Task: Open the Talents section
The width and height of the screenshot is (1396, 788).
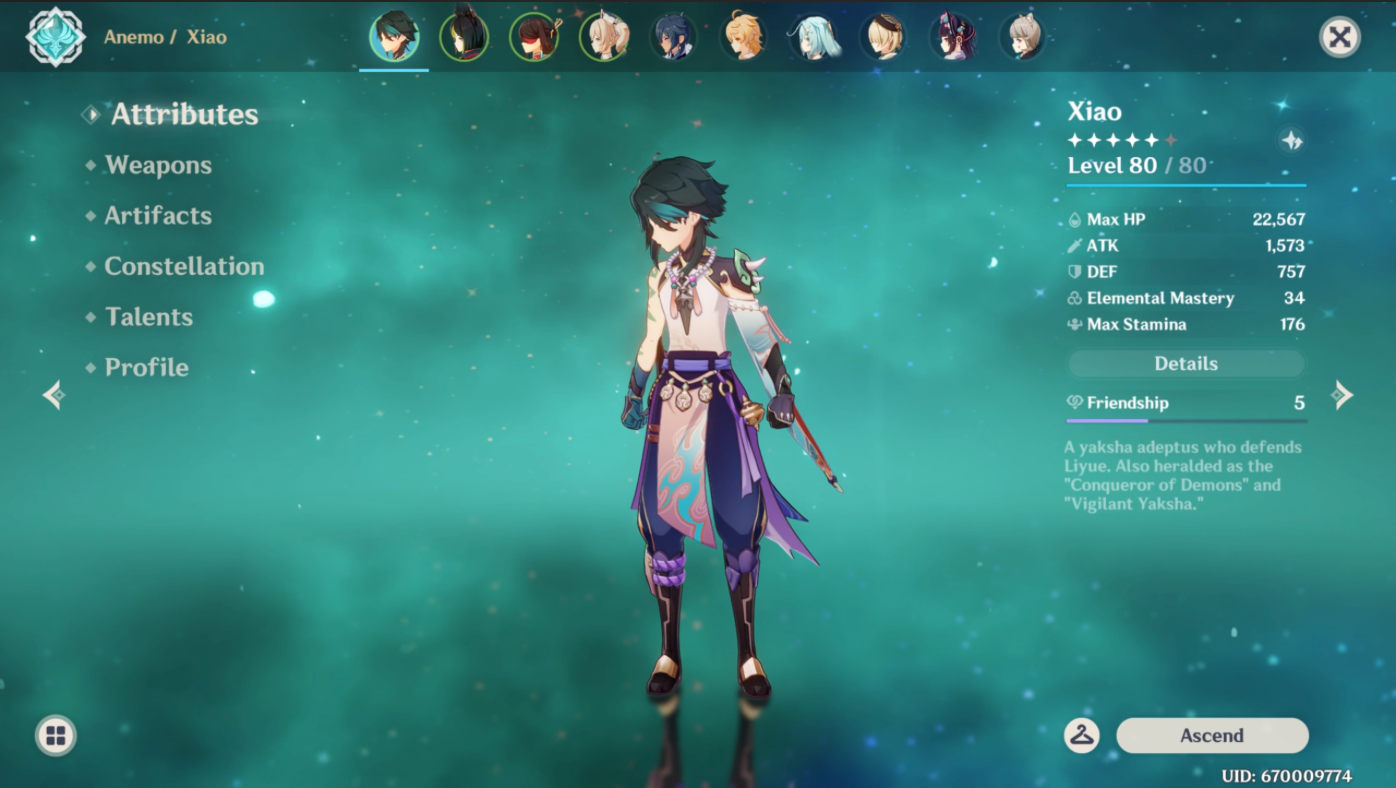Action: pyautogui.click(x=148, y=316)
